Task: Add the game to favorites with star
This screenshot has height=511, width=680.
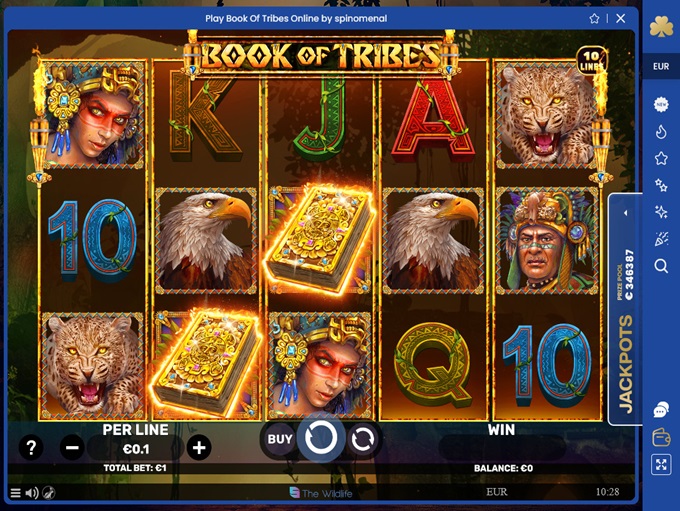Action: (x=595, y=18)
